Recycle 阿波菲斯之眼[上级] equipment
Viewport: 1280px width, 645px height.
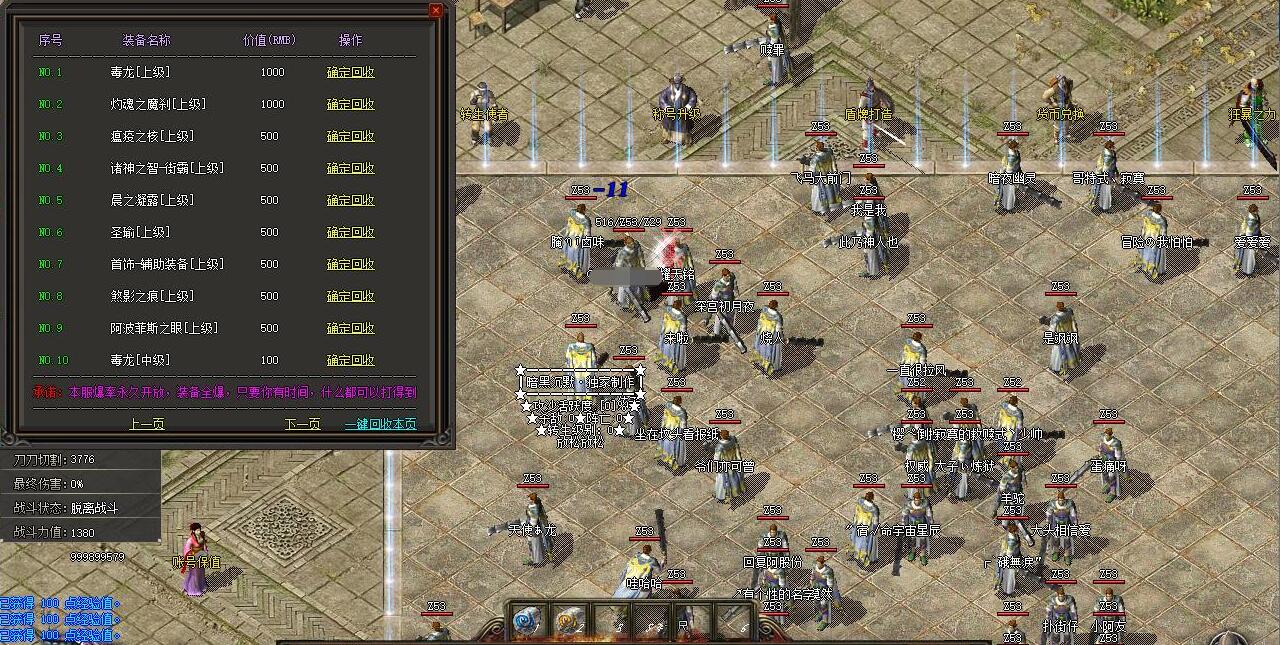tap(351, 328)
